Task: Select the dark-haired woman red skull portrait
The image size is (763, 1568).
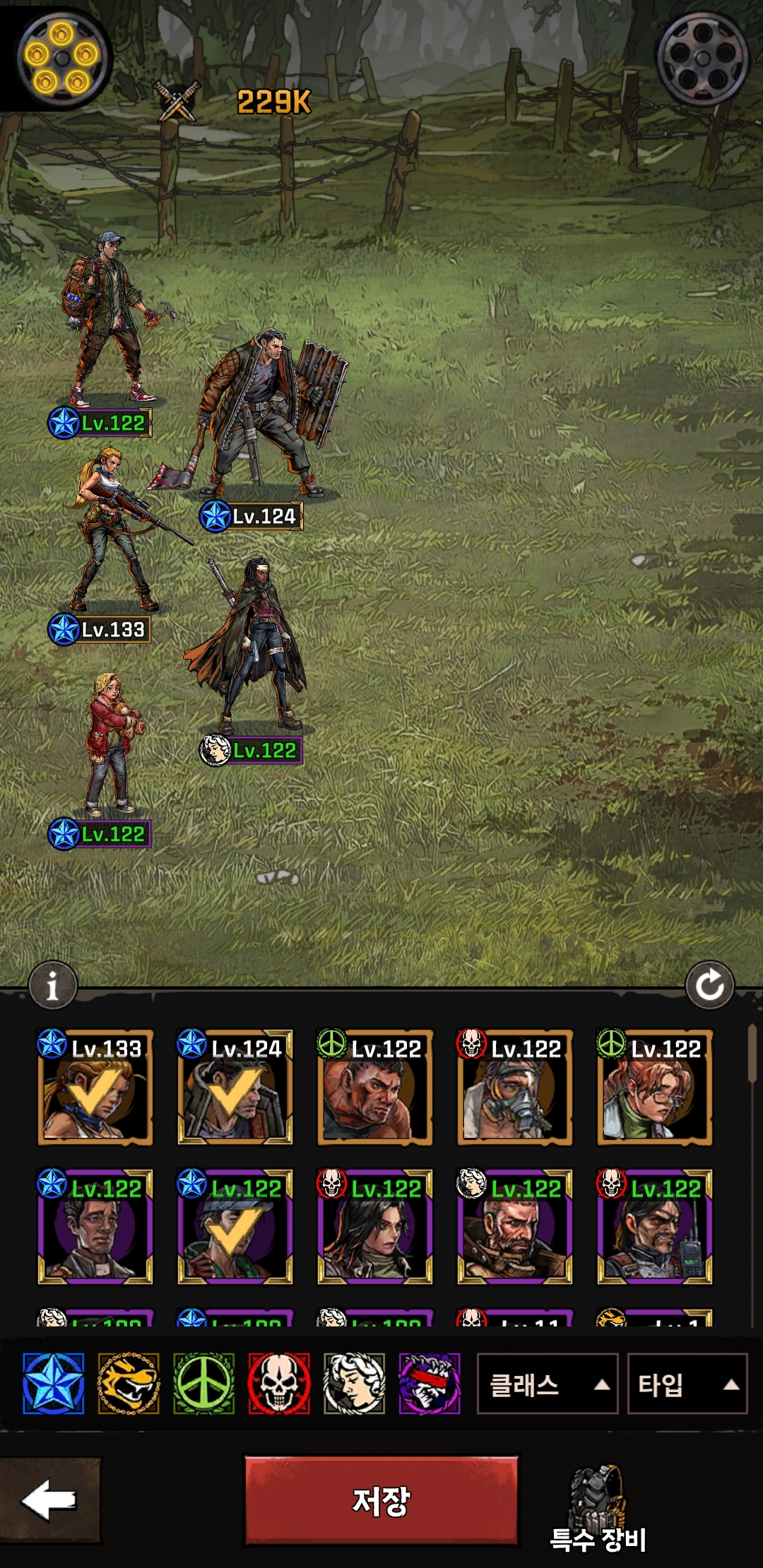Action: pyautogui.click(x=374, y=1228)
